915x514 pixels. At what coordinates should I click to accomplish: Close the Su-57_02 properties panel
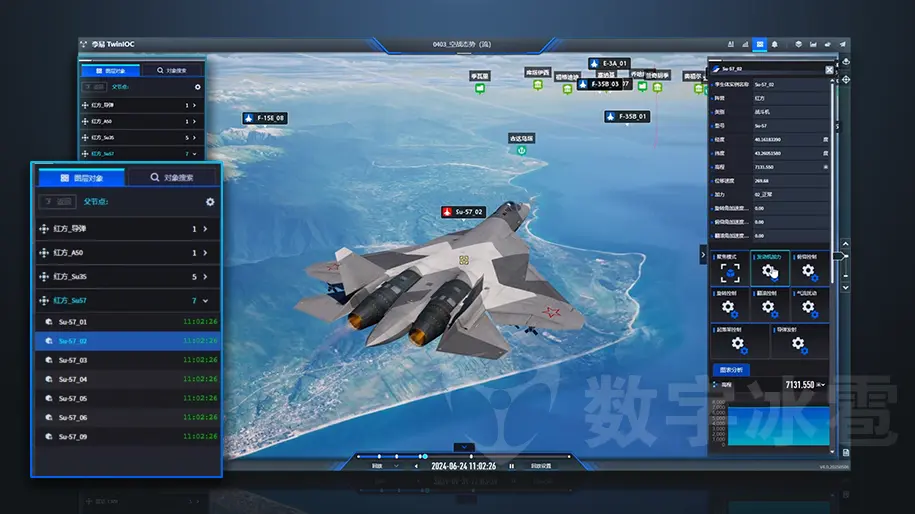829,70
